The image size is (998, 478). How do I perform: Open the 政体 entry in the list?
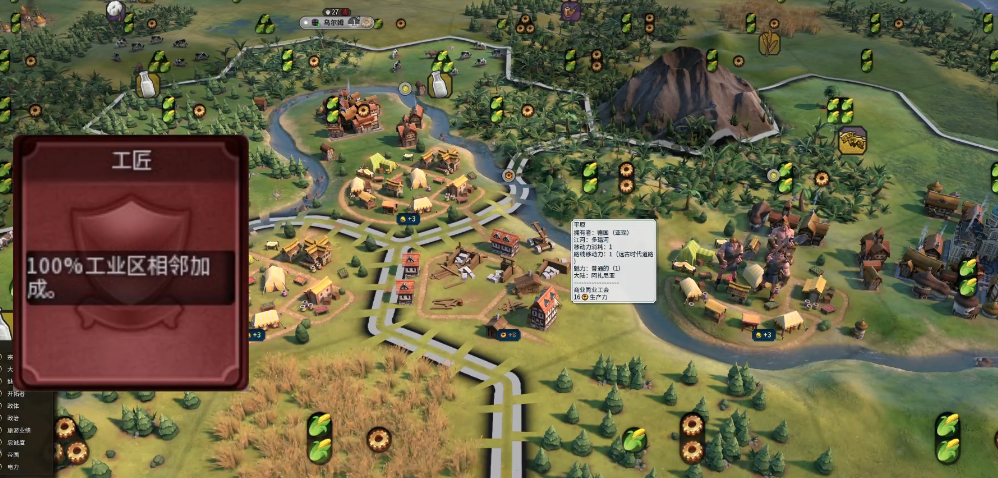click(14, 406)
